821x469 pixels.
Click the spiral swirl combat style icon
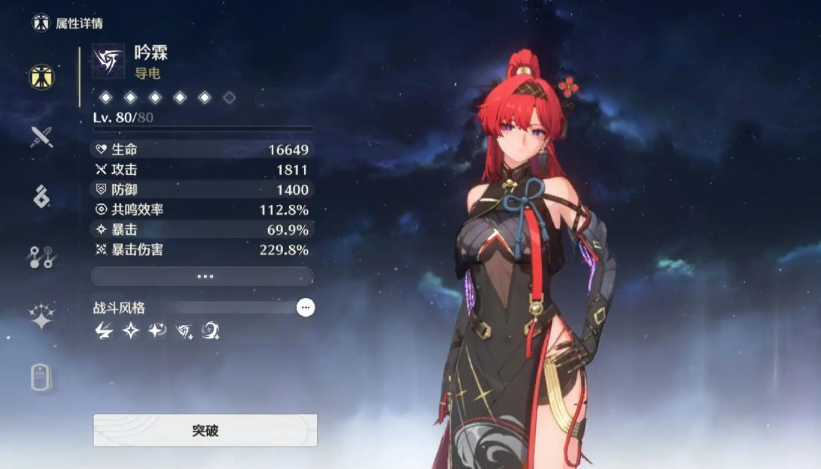point(210,331)
